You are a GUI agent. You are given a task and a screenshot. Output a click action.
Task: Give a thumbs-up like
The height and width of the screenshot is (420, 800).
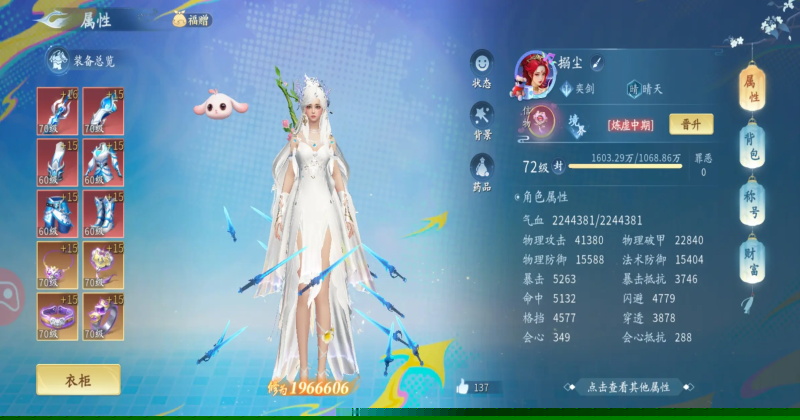[462, 386]
